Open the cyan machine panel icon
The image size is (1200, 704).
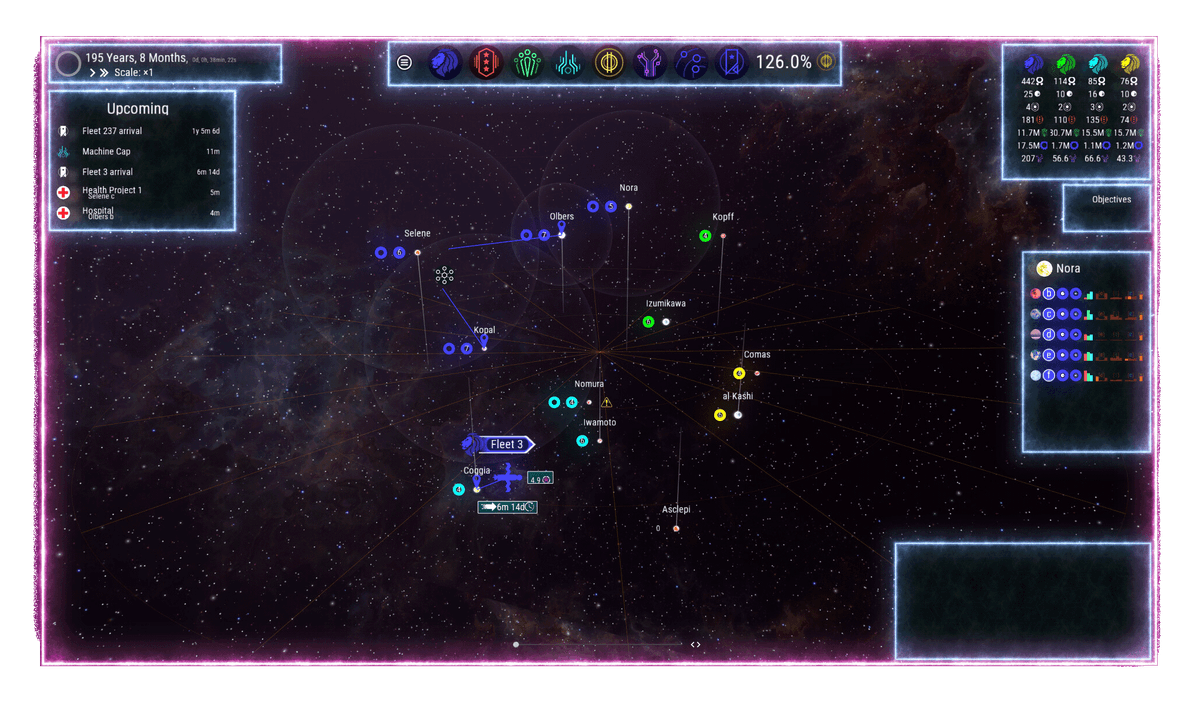coord(568,63)
